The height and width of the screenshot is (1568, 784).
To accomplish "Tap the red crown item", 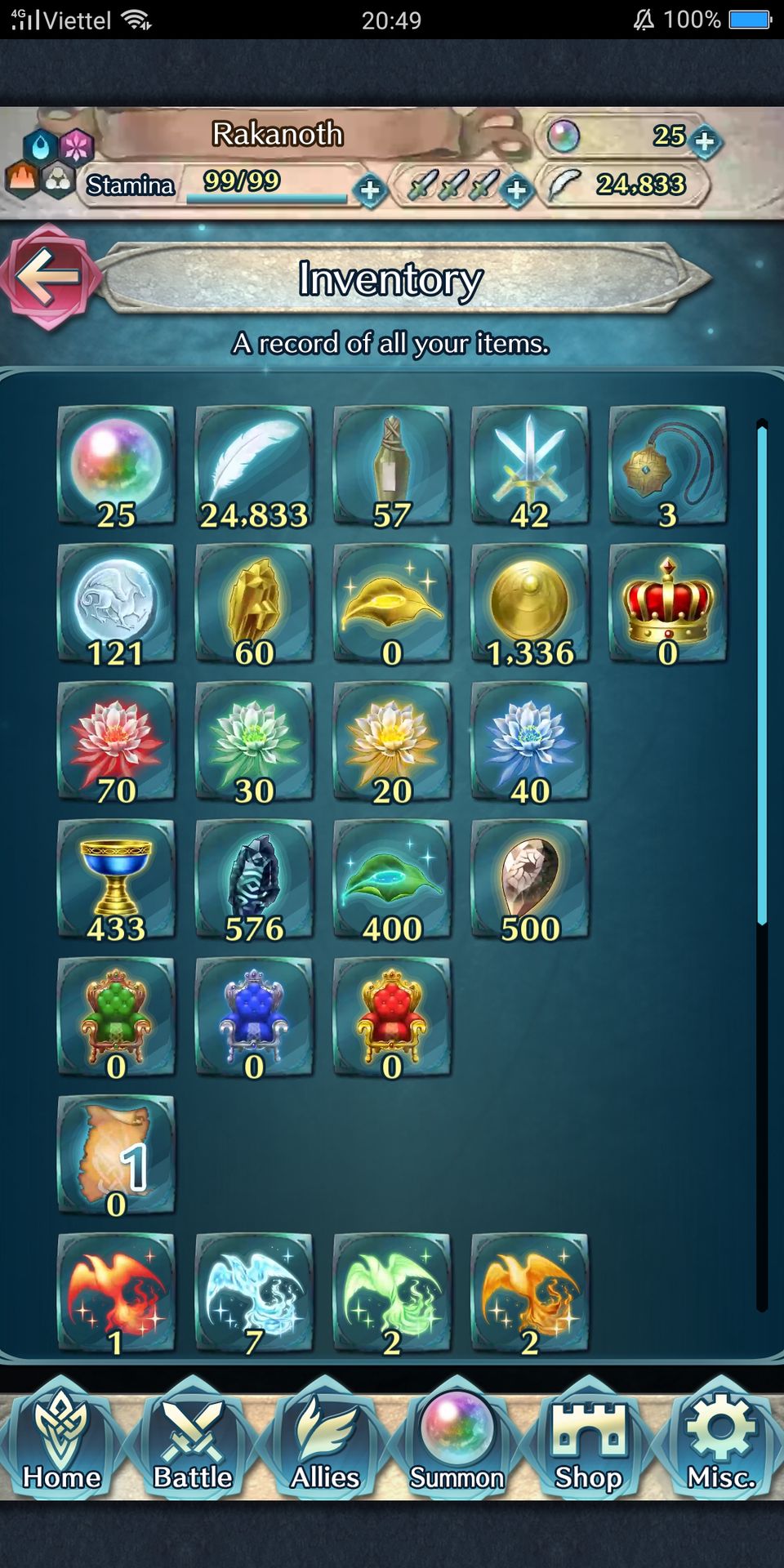I will pyautogui.click(x=668, y=604).
